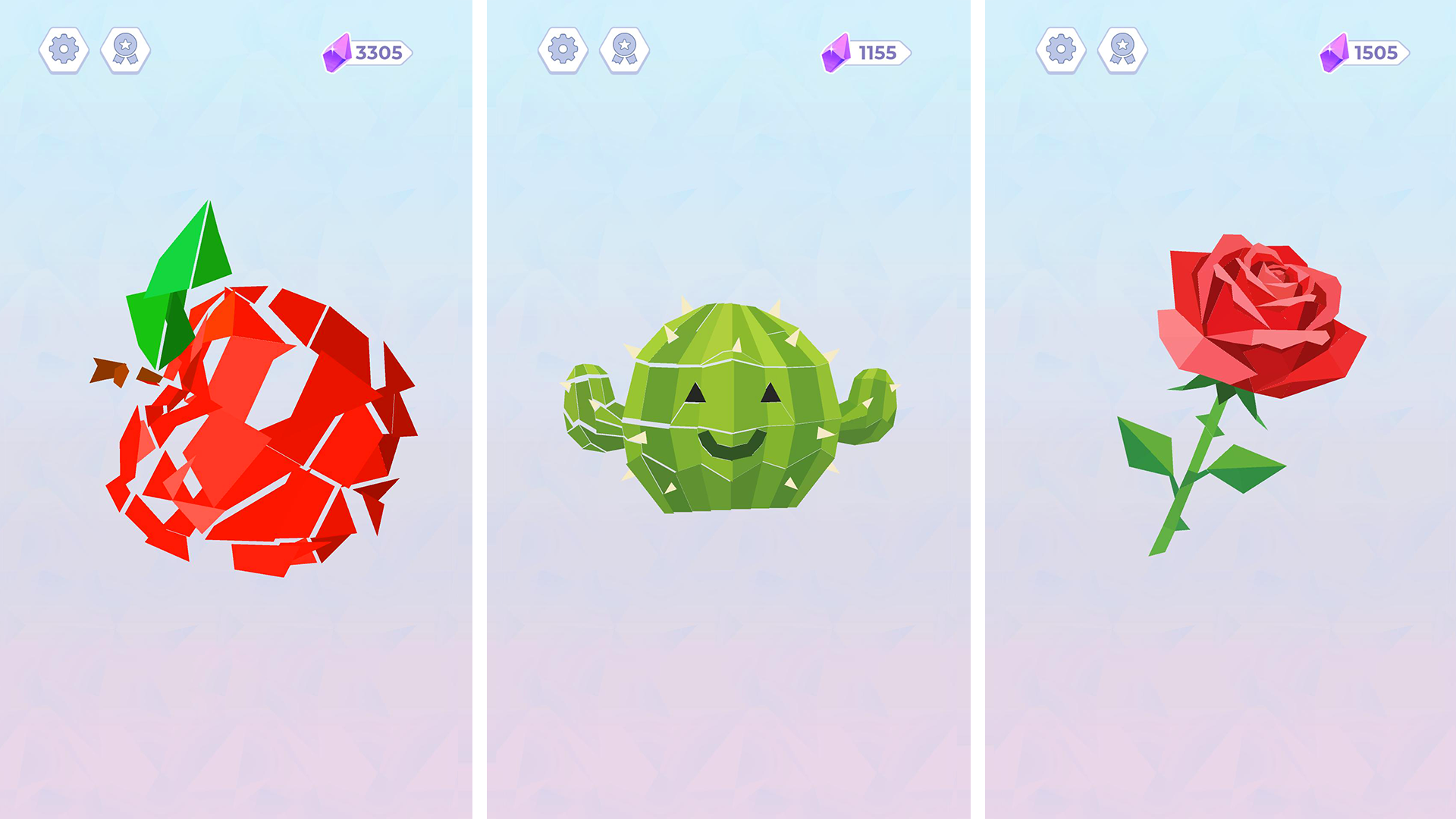Screen dimensions: 1456x819
Task: Tap the 1155 gem counter banner
Action: pos(874,53)
